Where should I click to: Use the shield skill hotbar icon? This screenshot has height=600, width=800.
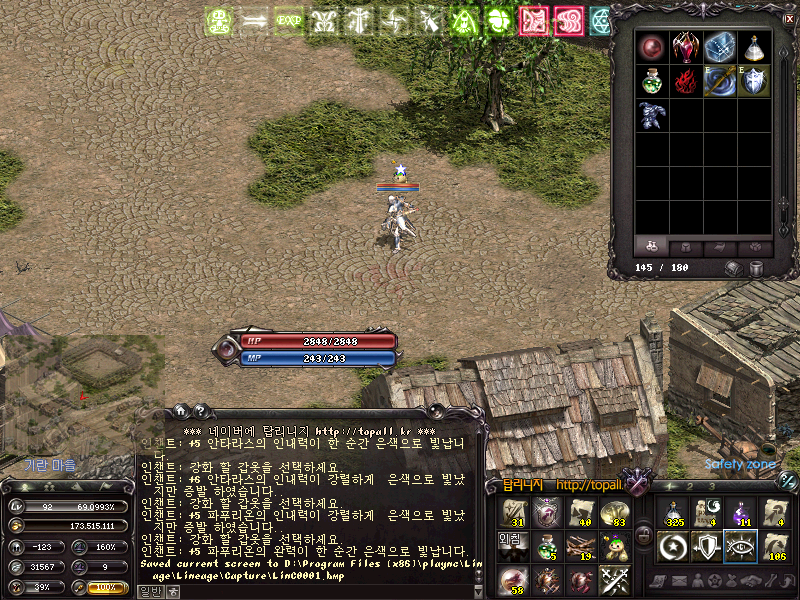pyautogui.click(x=706, y=547)
